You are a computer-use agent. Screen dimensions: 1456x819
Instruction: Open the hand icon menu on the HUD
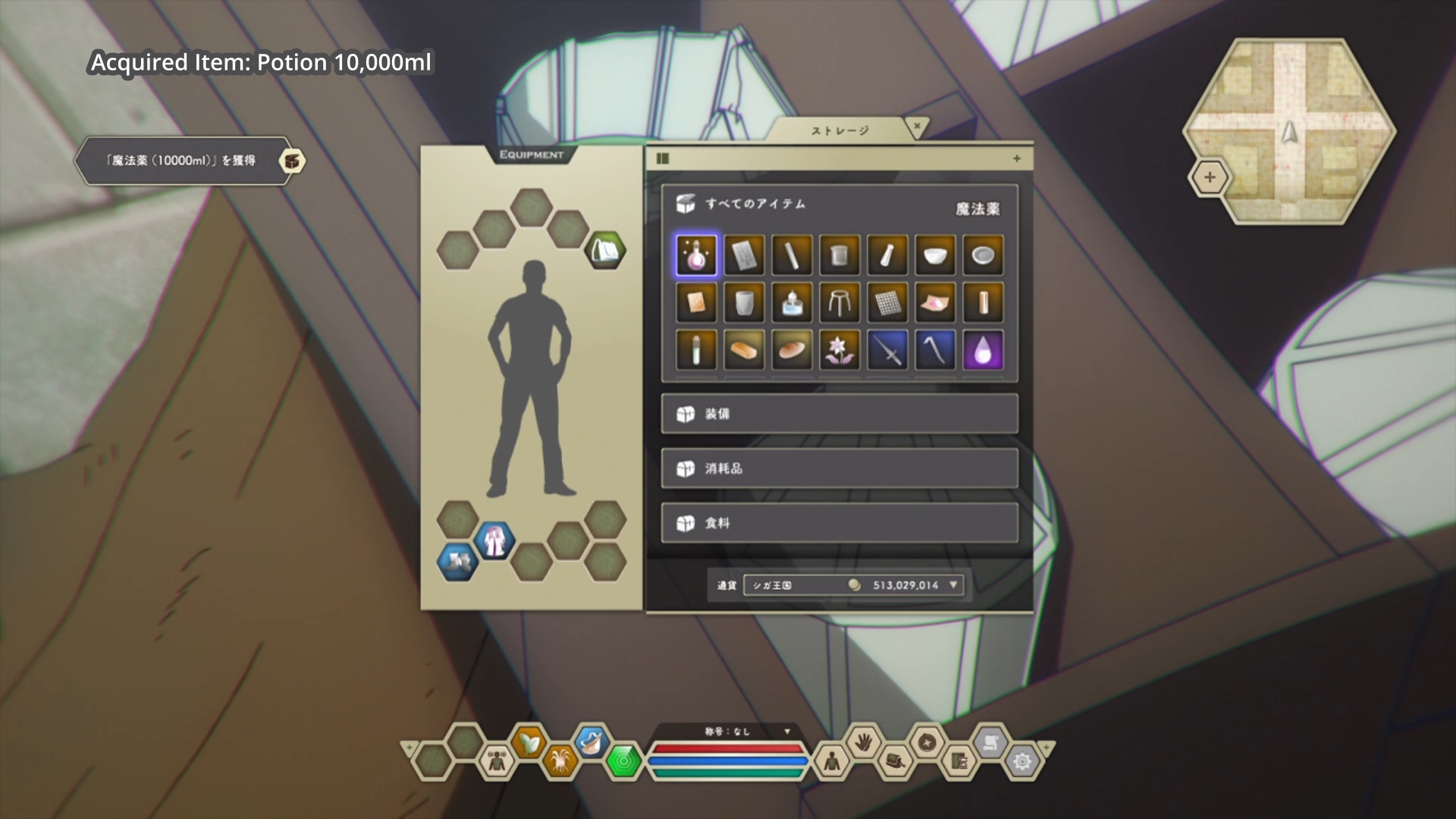(x=864, y=742)
